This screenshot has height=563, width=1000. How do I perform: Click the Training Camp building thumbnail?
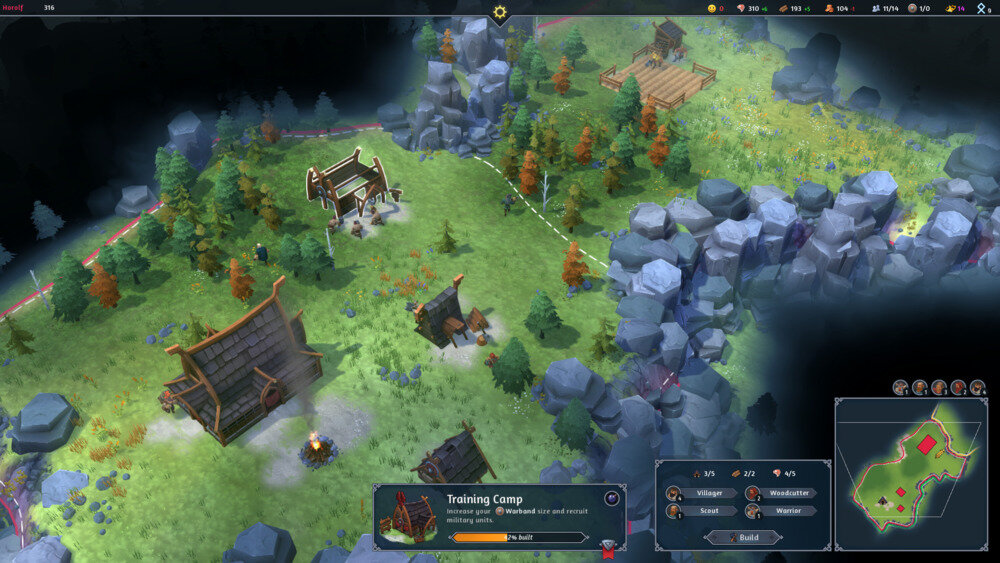tap(409, 516)
